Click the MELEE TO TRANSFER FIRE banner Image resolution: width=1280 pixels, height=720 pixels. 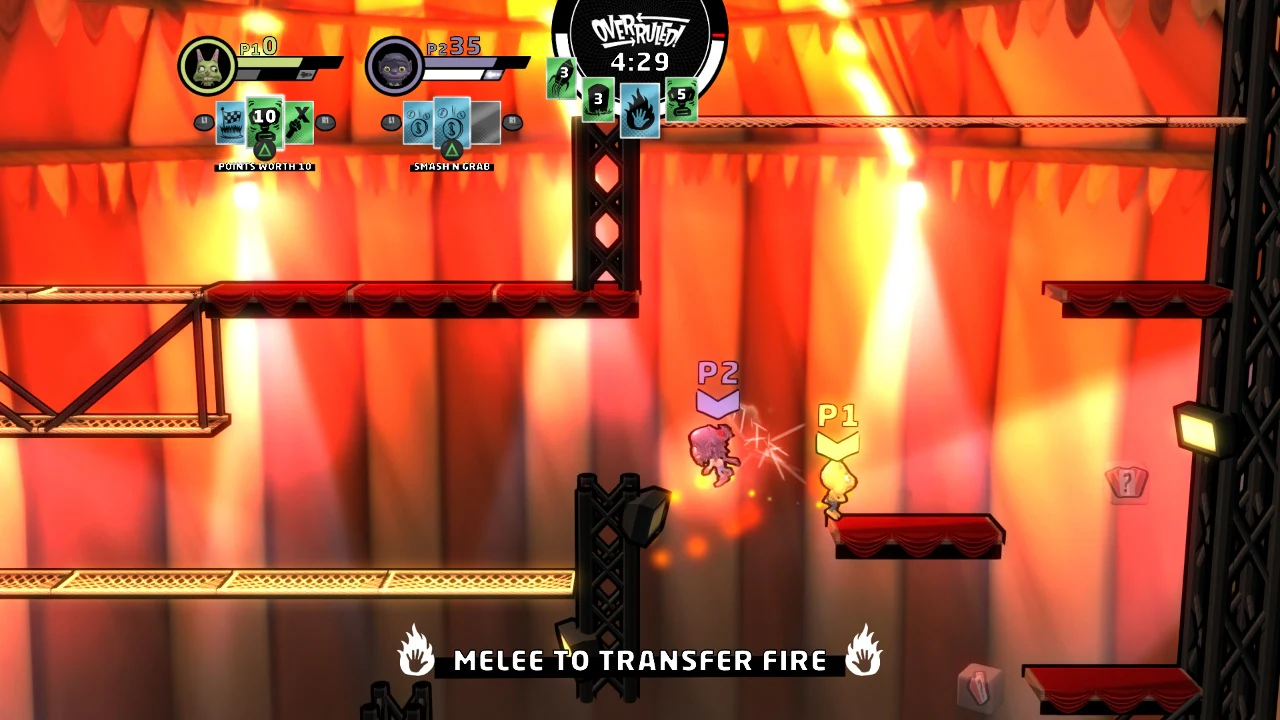click(640, 660)
